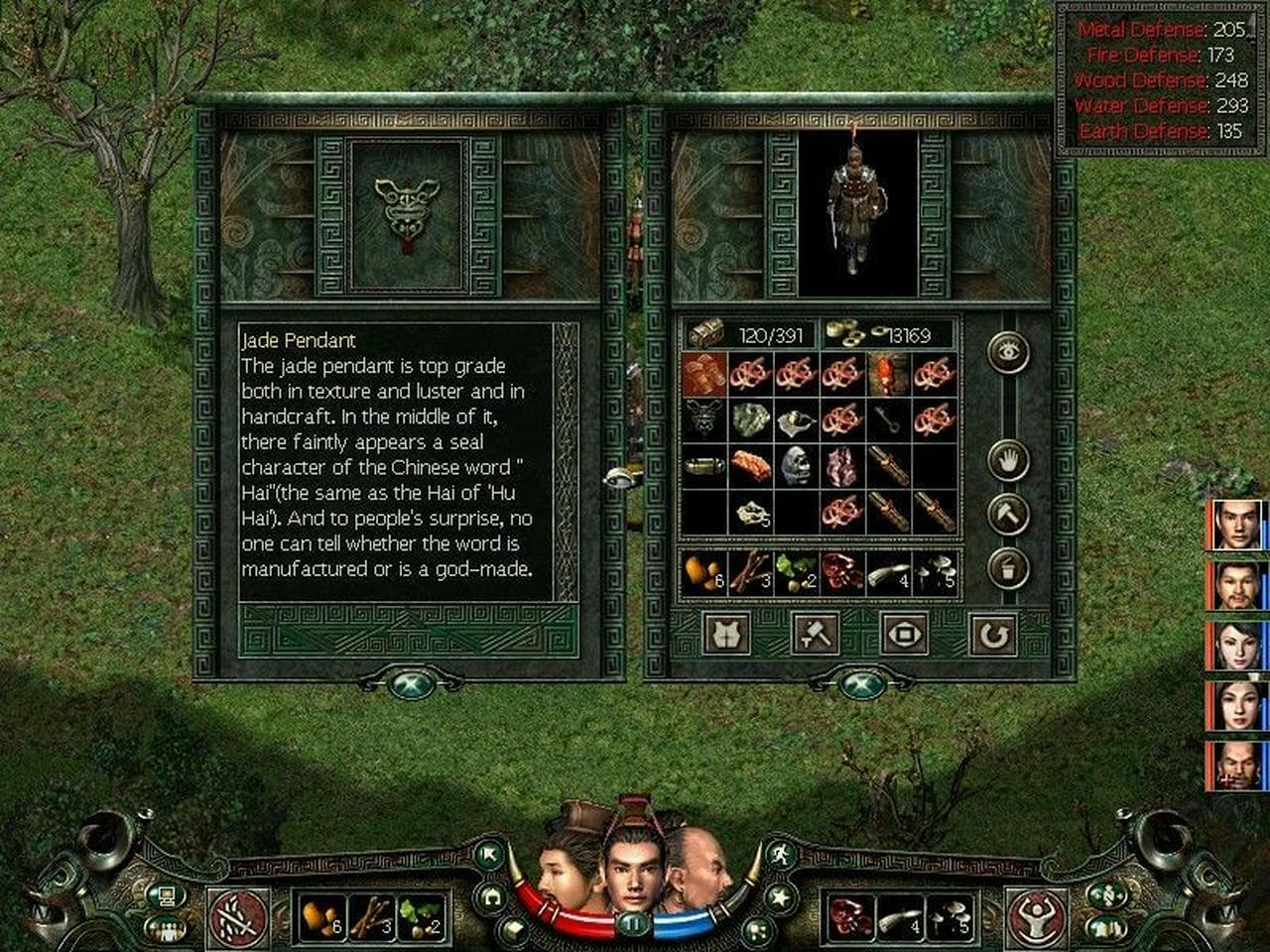
Task: Click the pause button under the center portrait
Action: (632, 924)
